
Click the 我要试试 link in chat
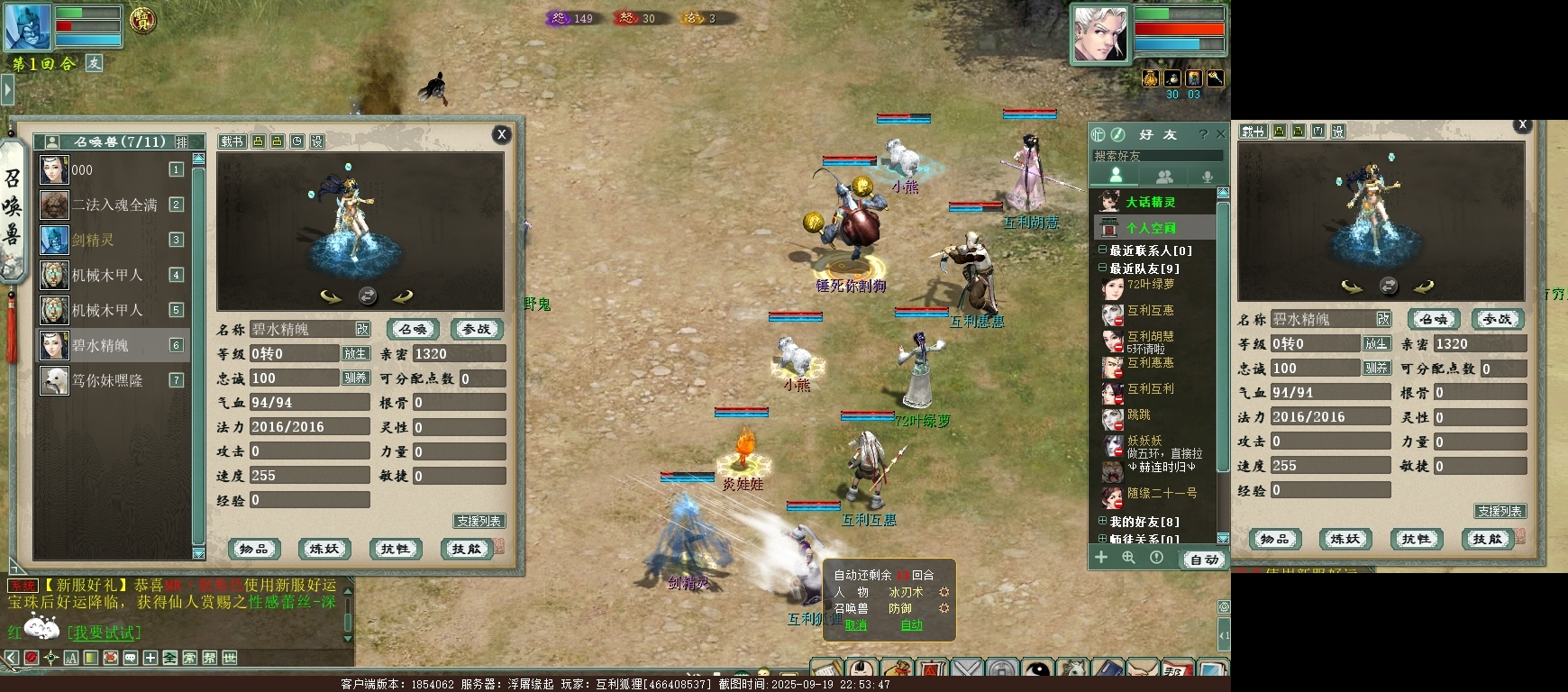click(105, 633)
